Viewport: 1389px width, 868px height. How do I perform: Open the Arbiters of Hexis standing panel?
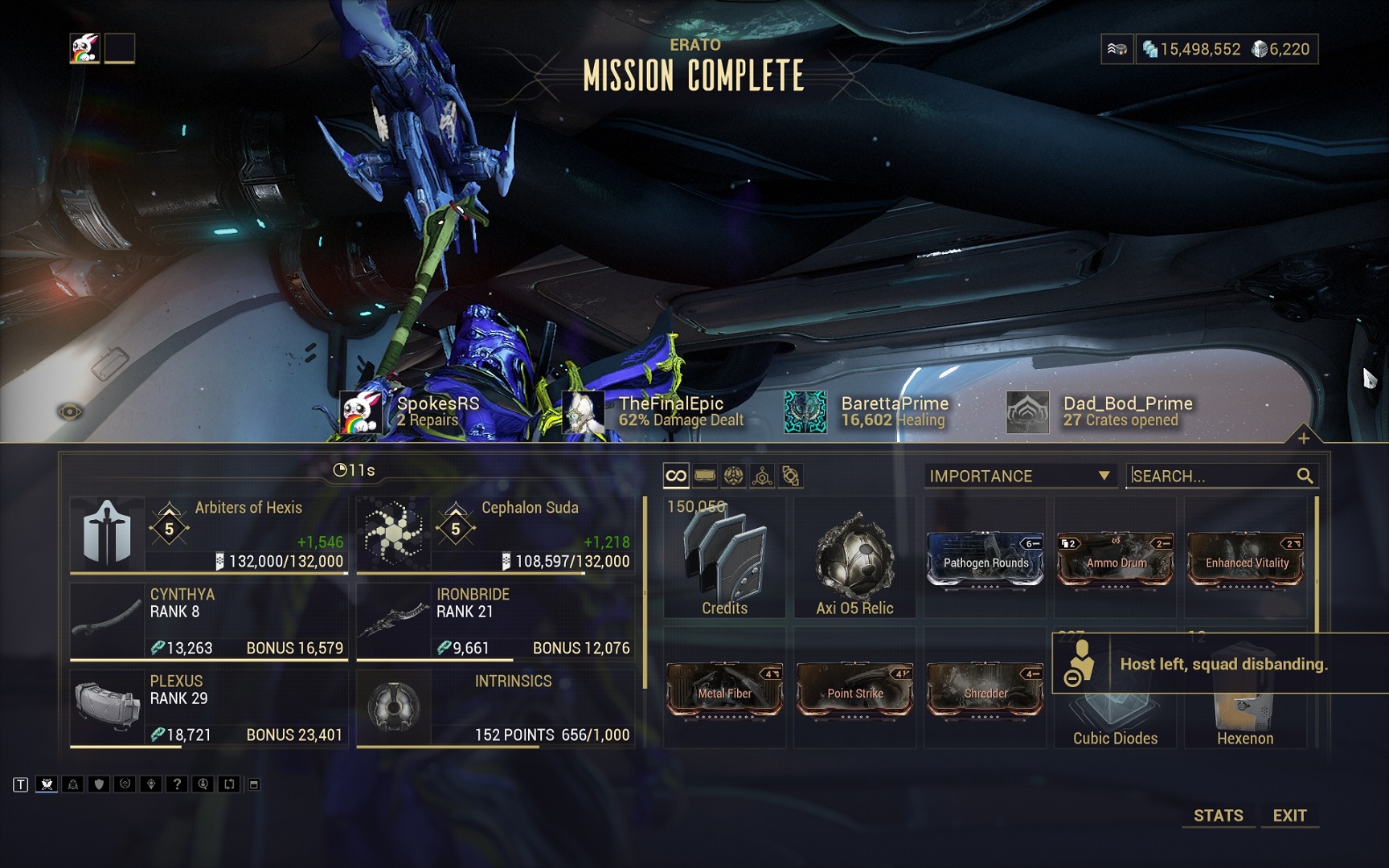click(209, 534)
